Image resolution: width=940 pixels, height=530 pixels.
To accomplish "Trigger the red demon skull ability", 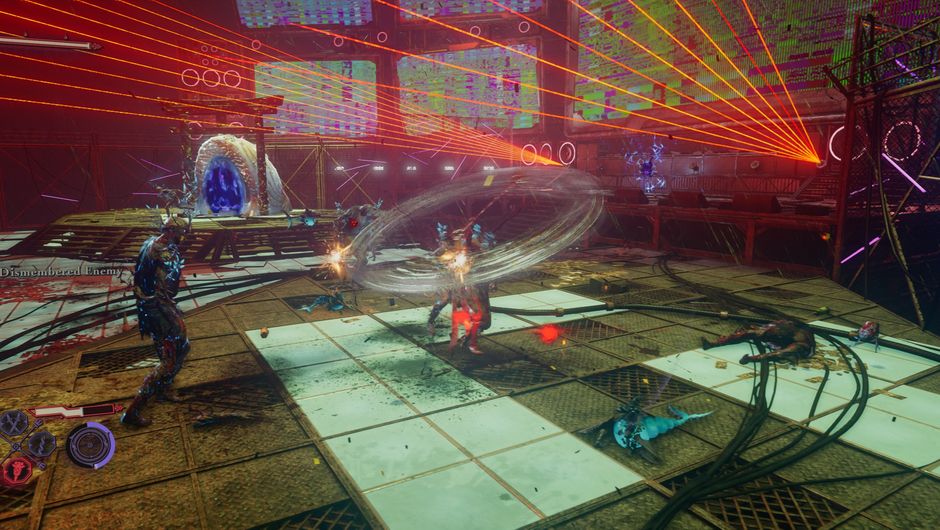I will [x=16, y=468].
